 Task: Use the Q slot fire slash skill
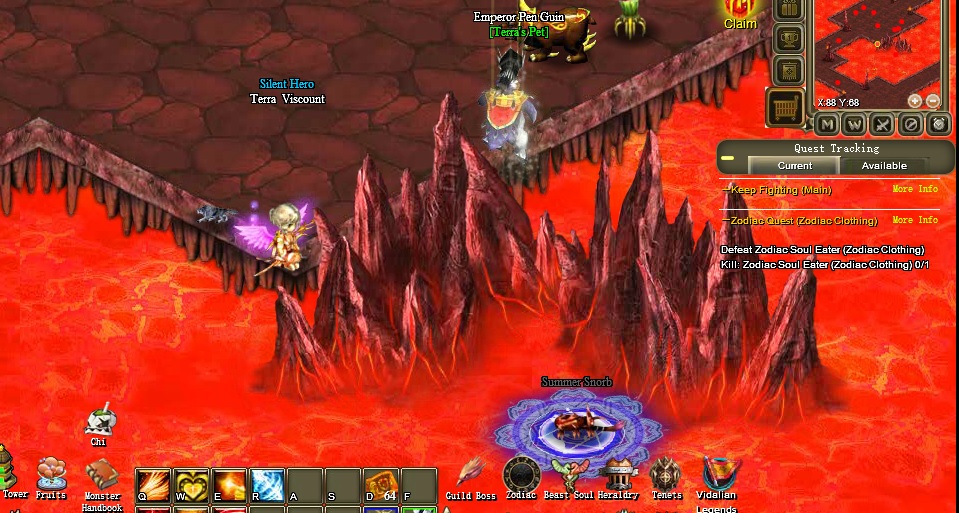point(154,485)
